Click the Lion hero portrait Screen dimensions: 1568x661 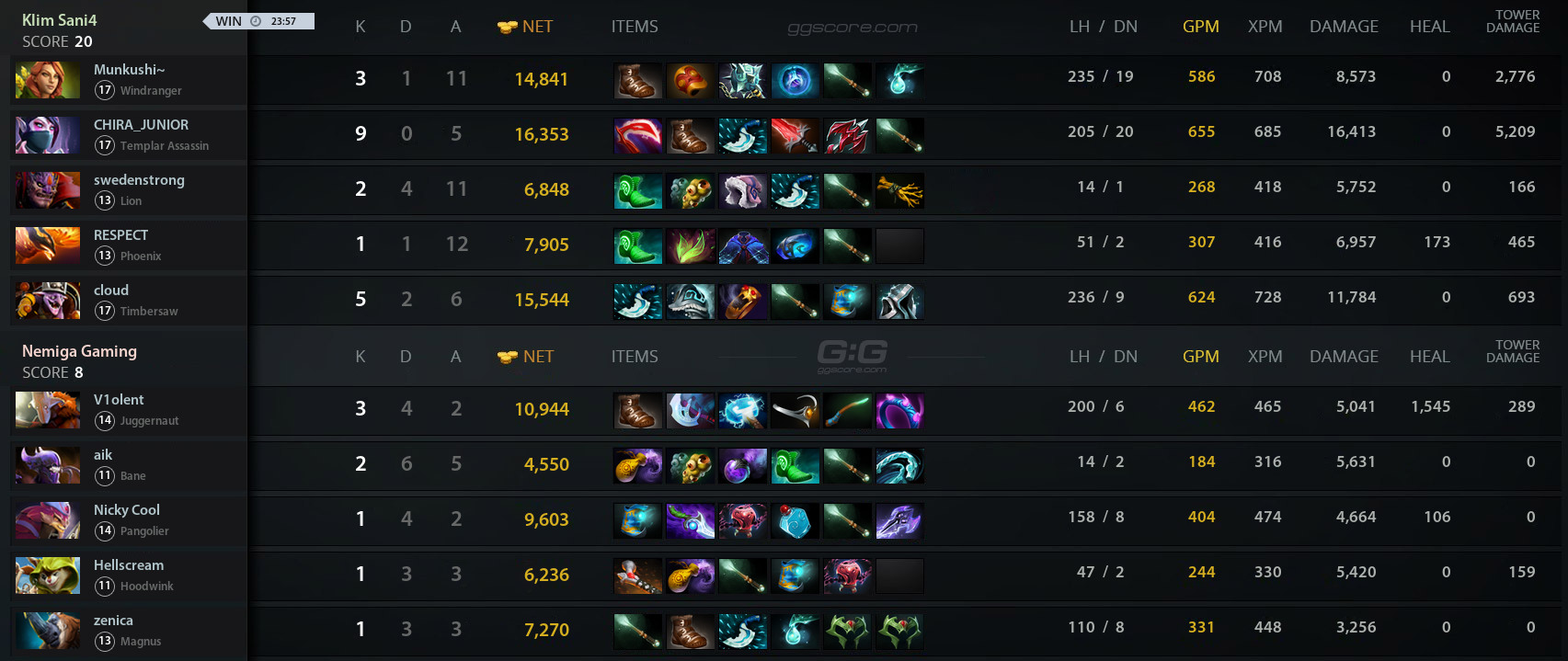click(48, 190)
